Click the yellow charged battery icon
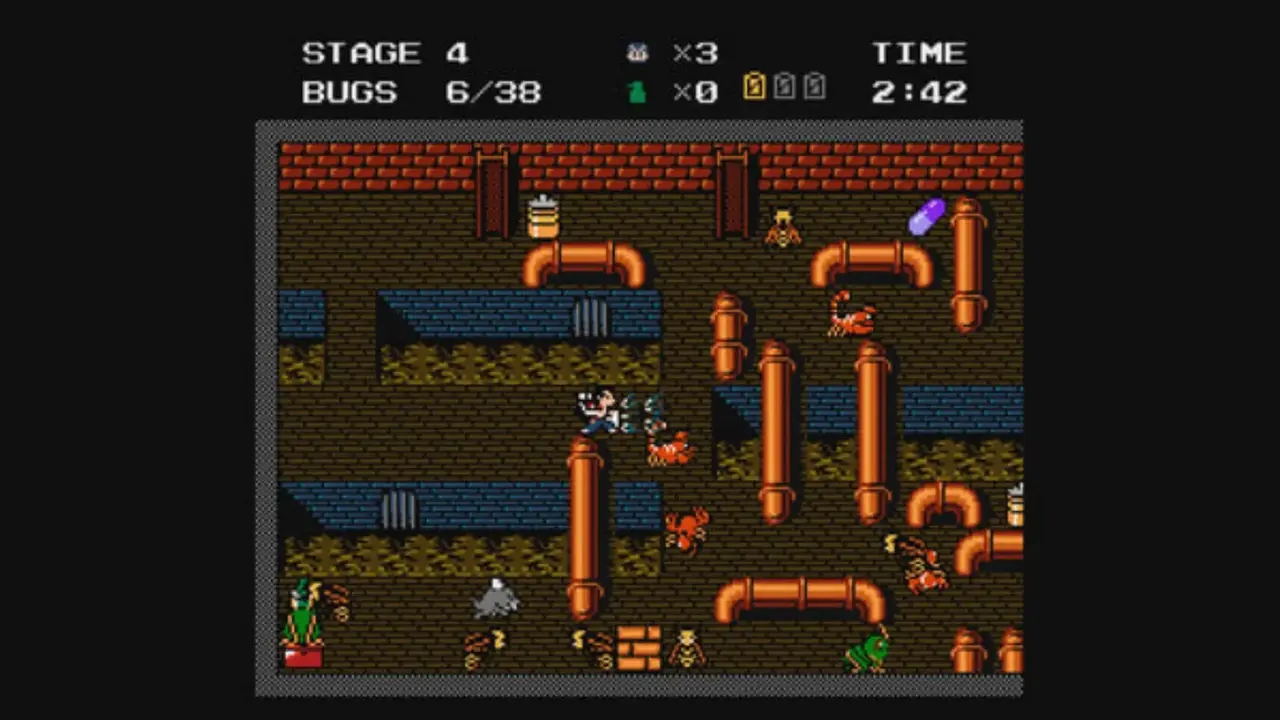The image size is (1280, 720). tap(754, 87)
